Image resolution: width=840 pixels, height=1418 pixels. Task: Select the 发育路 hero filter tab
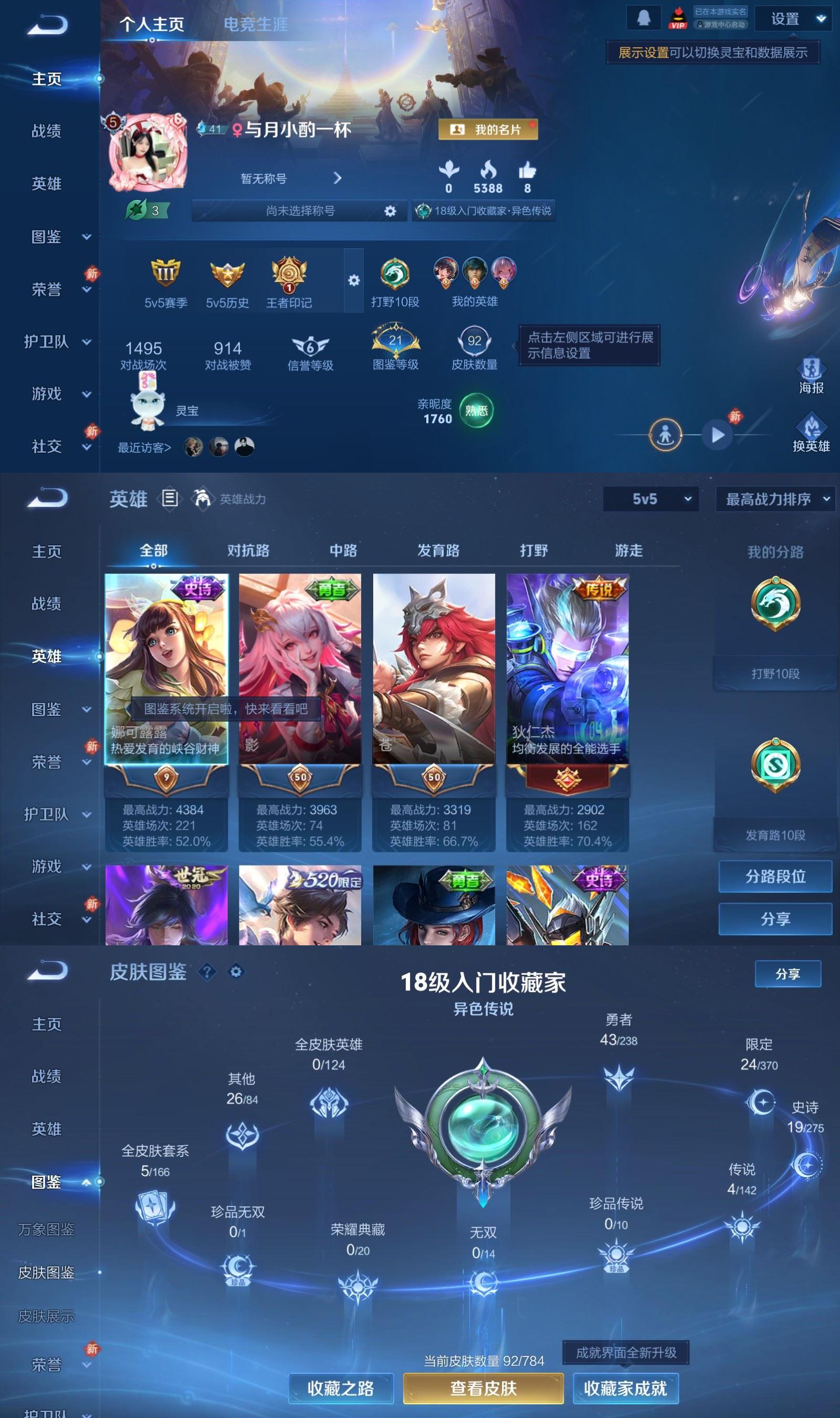(439, 550)
